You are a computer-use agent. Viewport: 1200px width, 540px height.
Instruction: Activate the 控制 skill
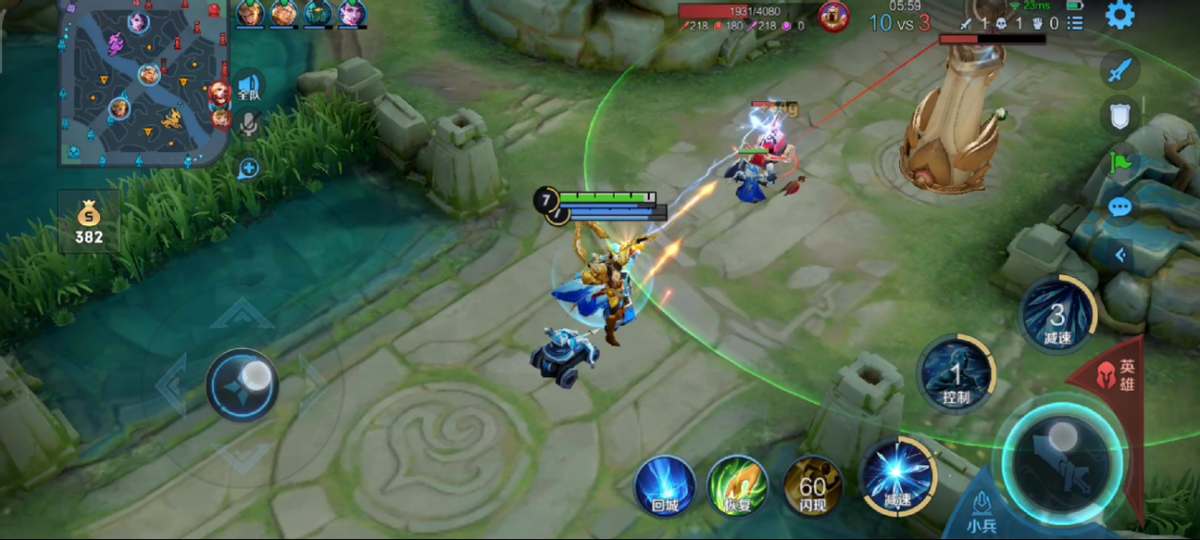point(955,375)
